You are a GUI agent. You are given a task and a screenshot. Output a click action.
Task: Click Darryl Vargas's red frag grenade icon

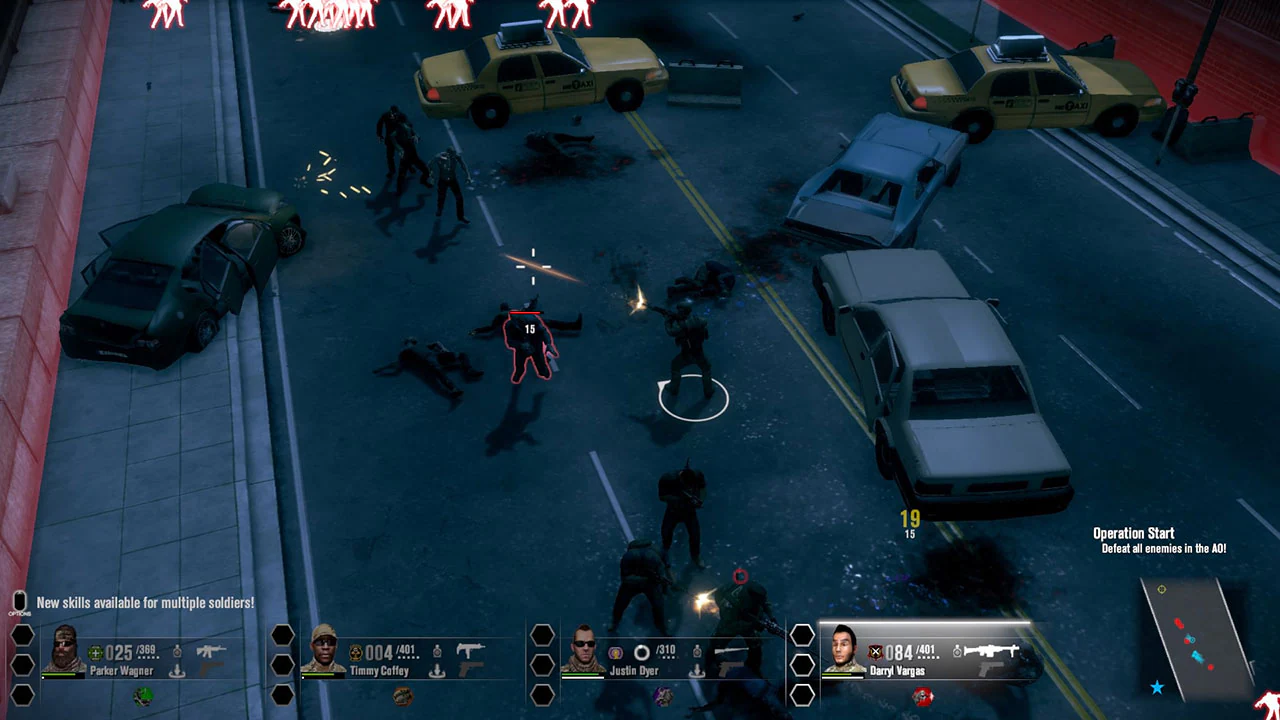click(x=923, y=695)
